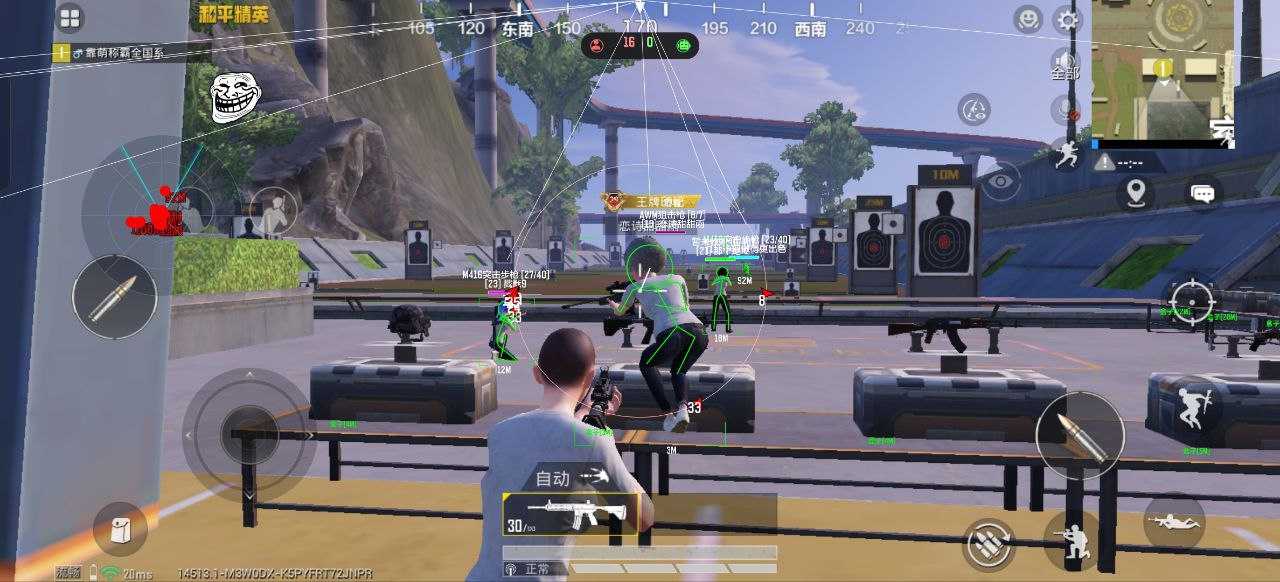Switch the 自动 fire mode
The height and width of the screenshot is (582, 1280).
point(571,478)
